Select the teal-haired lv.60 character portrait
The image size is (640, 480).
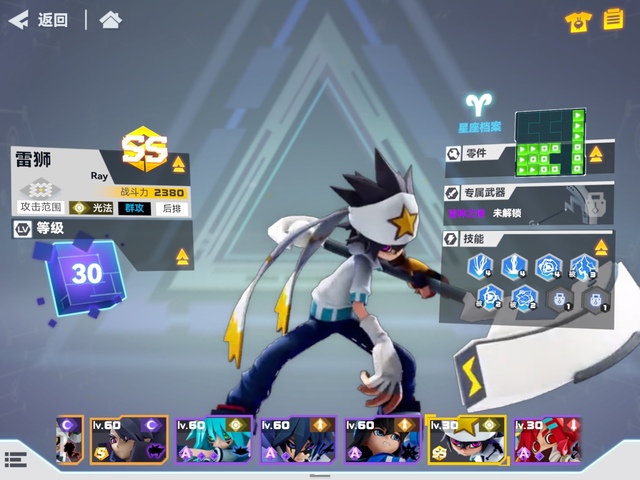pyautogui.click(x=213, y=441)
